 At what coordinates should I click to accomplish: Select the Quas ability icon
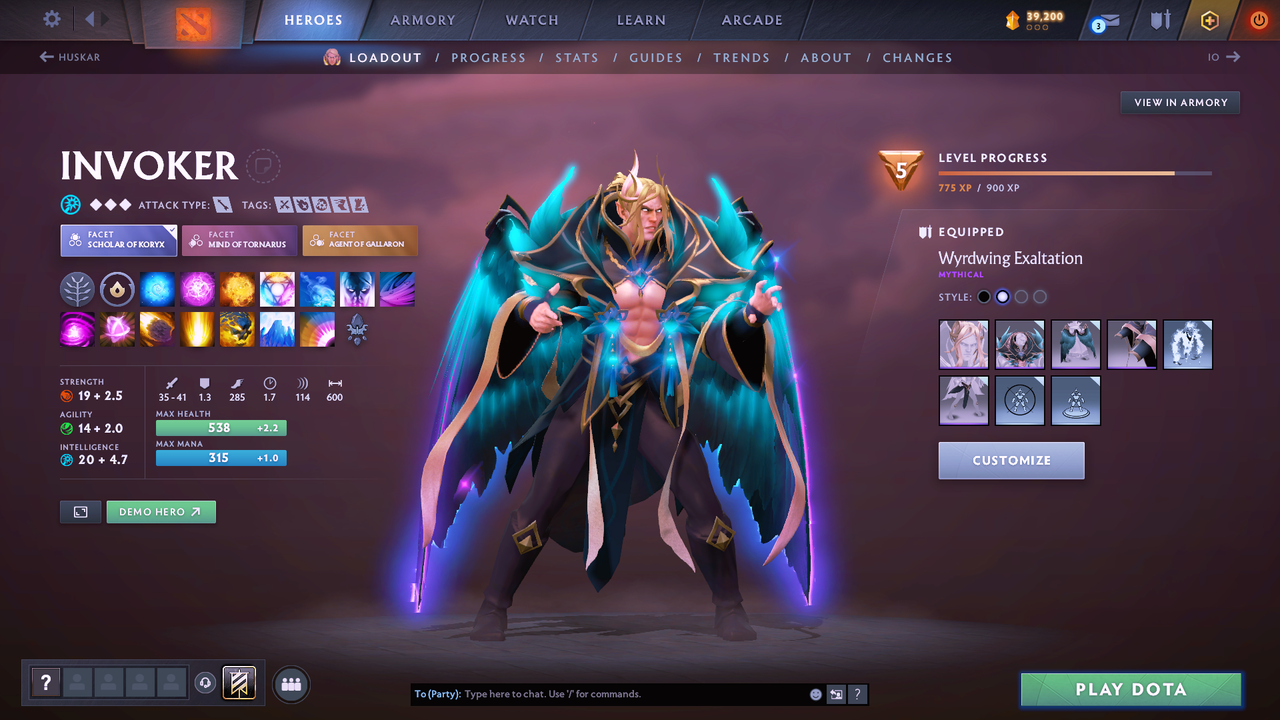click(158, 289)
